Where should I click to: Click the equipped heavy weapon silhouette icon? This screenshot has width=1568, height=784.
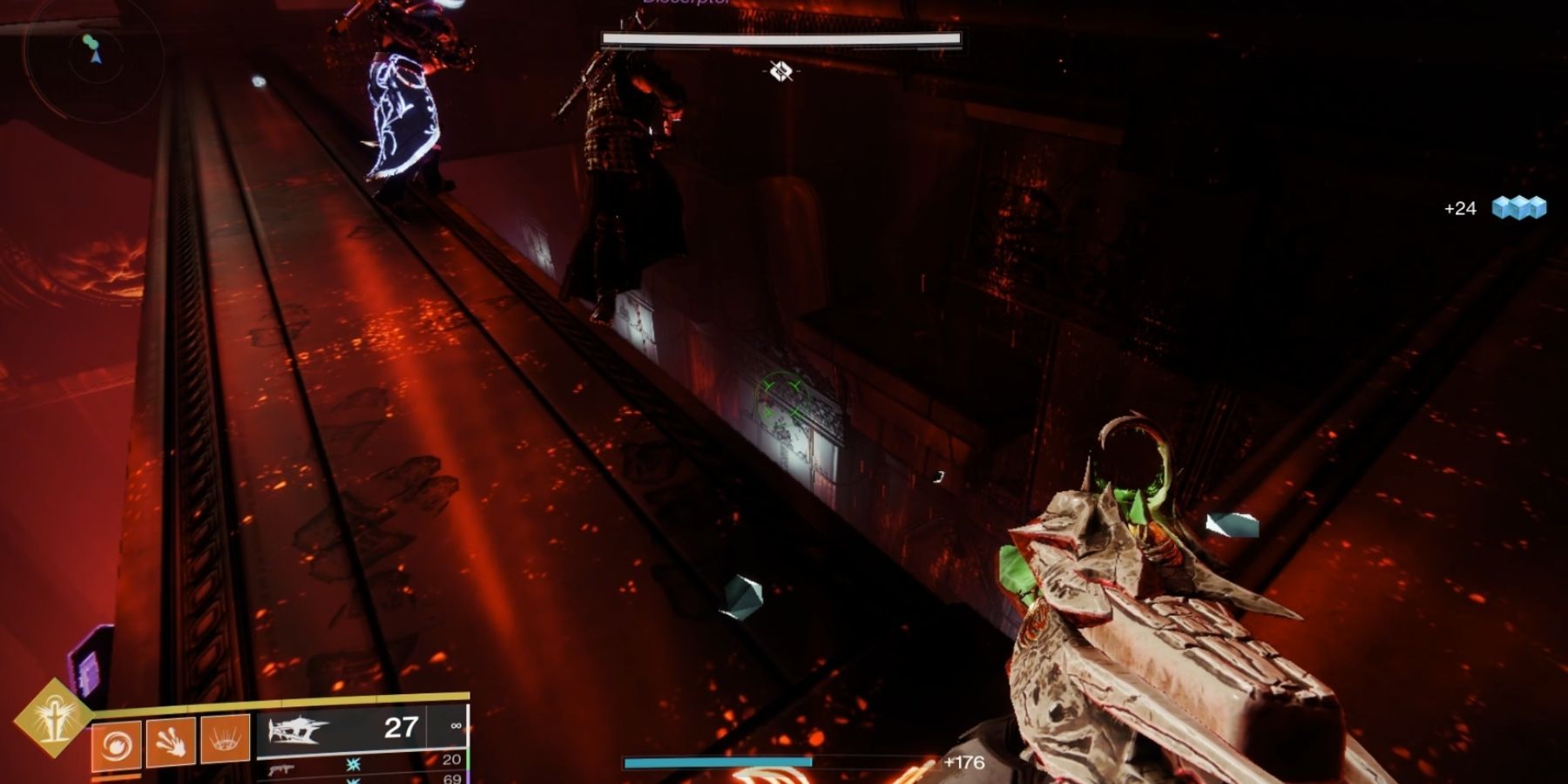(296, 729)
